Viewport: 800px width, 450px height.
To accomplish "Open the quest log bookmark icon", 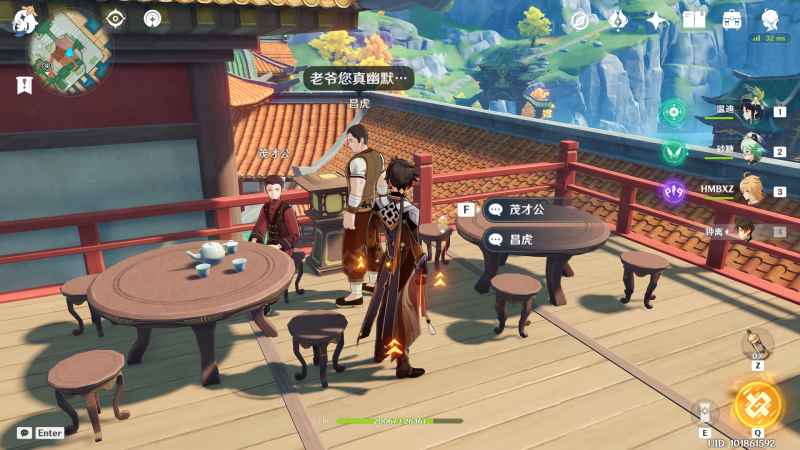I will point(24,86).
